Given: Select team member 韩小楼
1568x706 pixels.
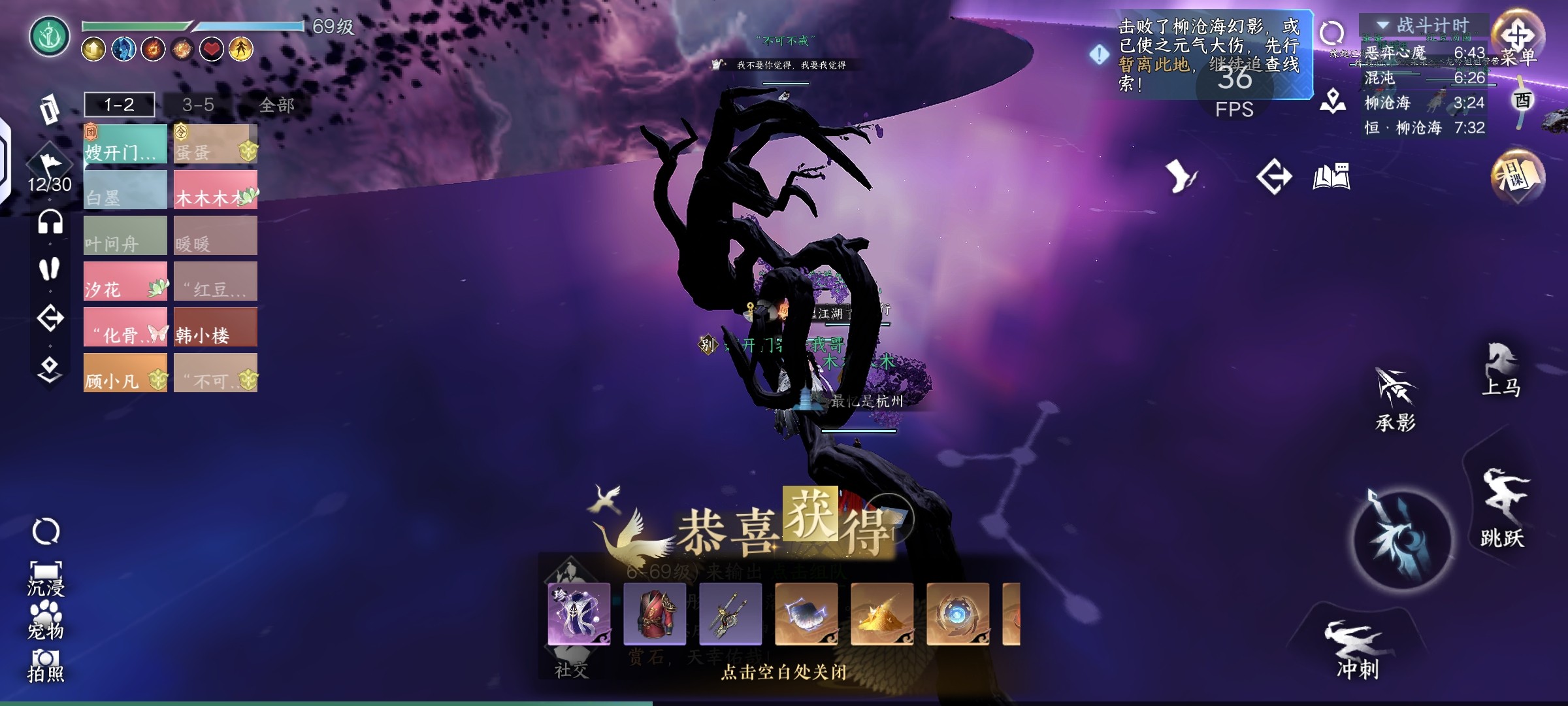Looking at the screenshot, I should coord(216,327).
